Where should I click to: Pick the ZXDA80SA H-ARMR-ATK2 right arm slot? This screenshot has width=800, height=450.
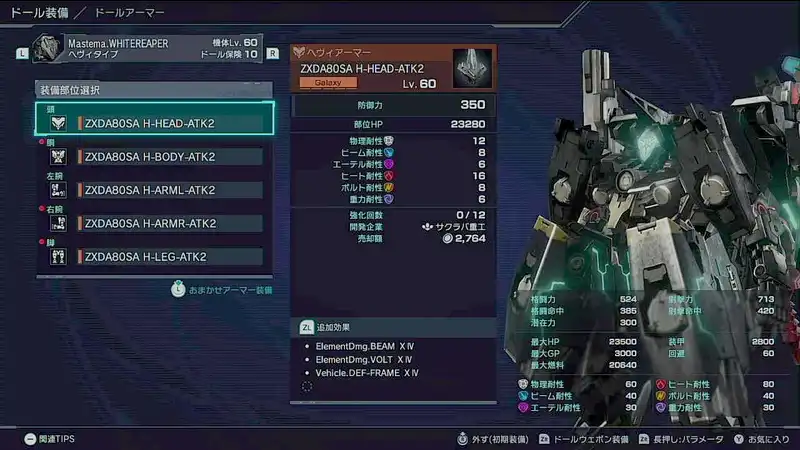(x=154, y=223)
